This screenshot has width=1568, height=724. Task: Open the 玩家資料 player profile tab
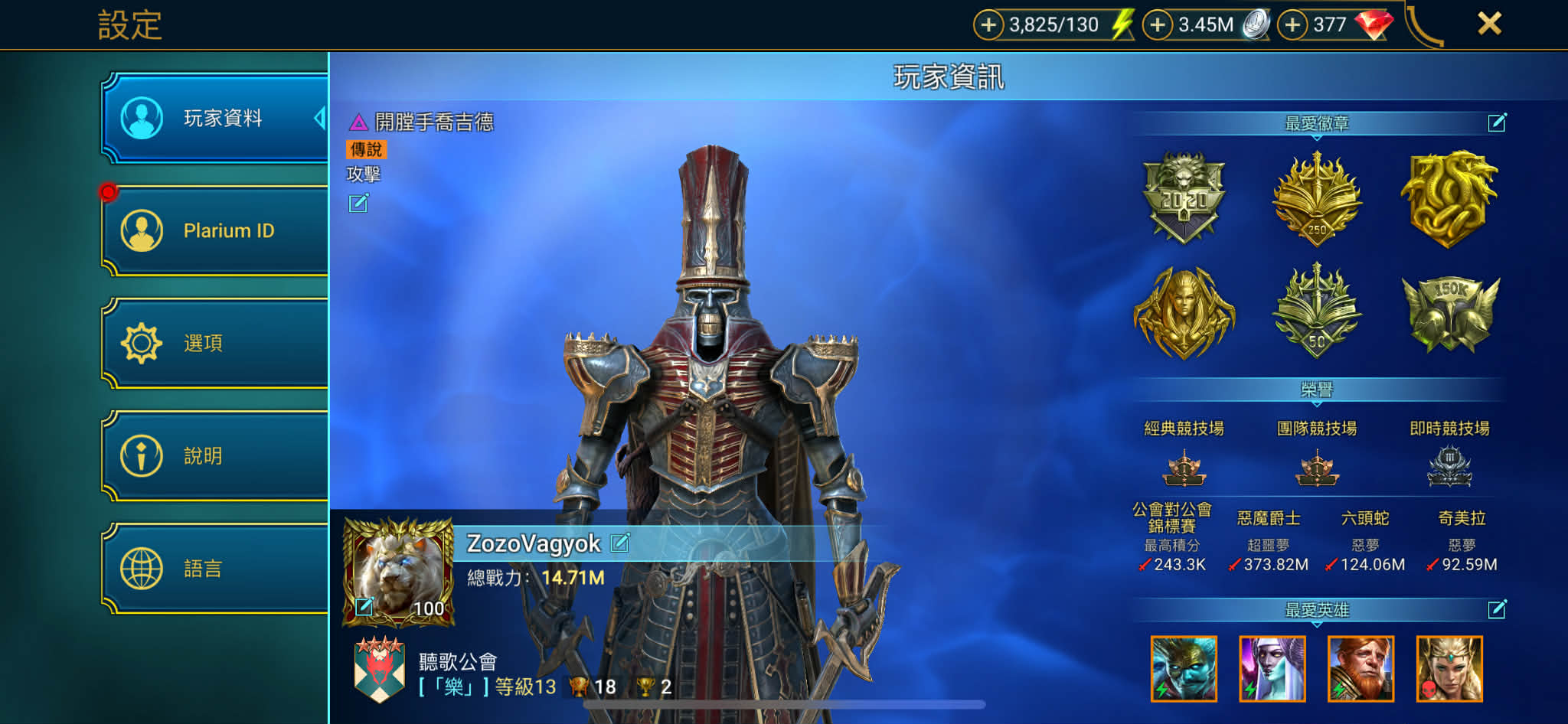click(x=216, y=118)
